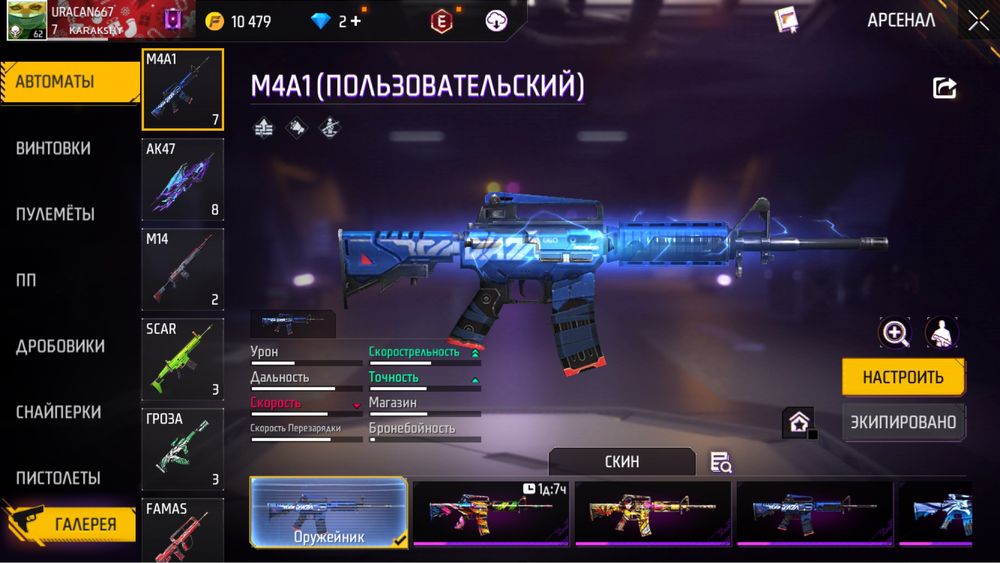The width and height of the screenshot is (1000, 563).
Task: Select the AK47 weapon tile
Action: click(x=183, y=179)
